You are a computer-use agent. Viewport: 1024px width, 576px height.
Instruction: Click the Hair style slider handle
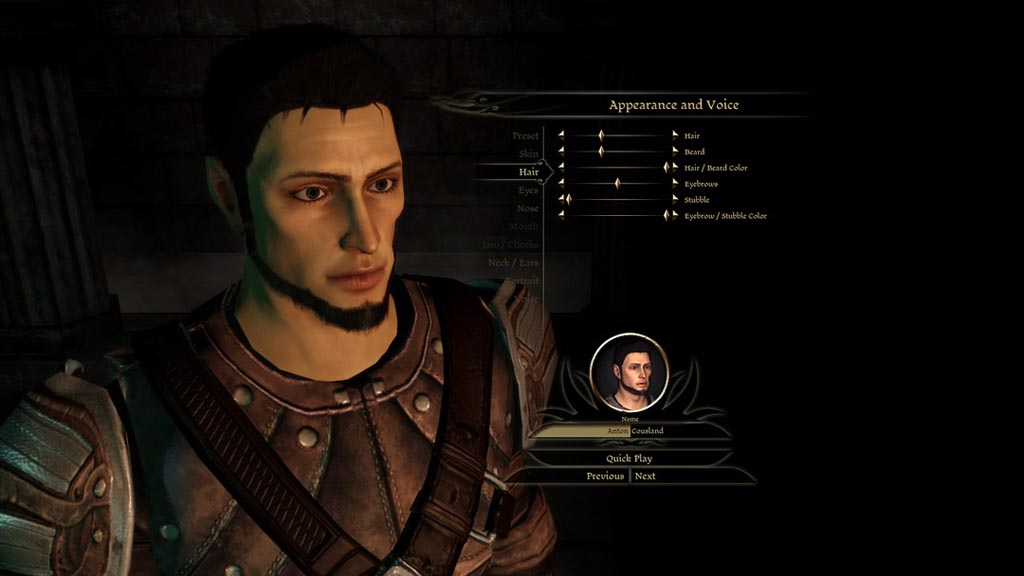coord(601,135)
